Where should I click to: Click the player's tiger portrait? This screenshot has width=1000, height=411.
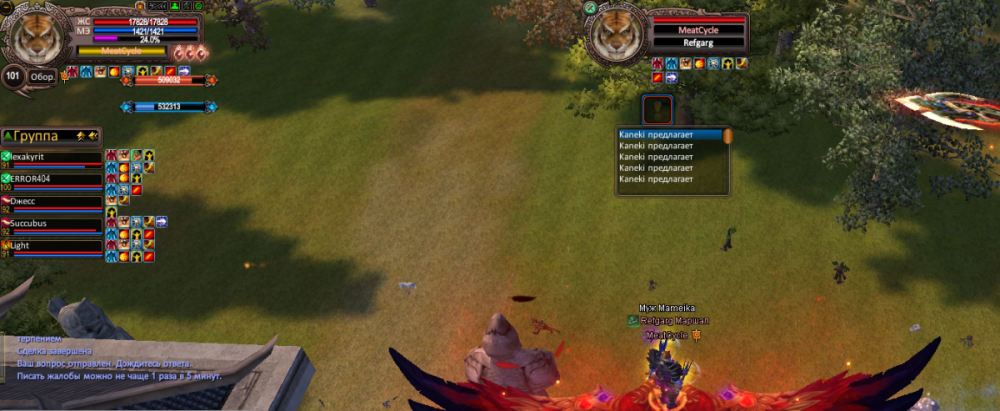click(x=38, y=32)
